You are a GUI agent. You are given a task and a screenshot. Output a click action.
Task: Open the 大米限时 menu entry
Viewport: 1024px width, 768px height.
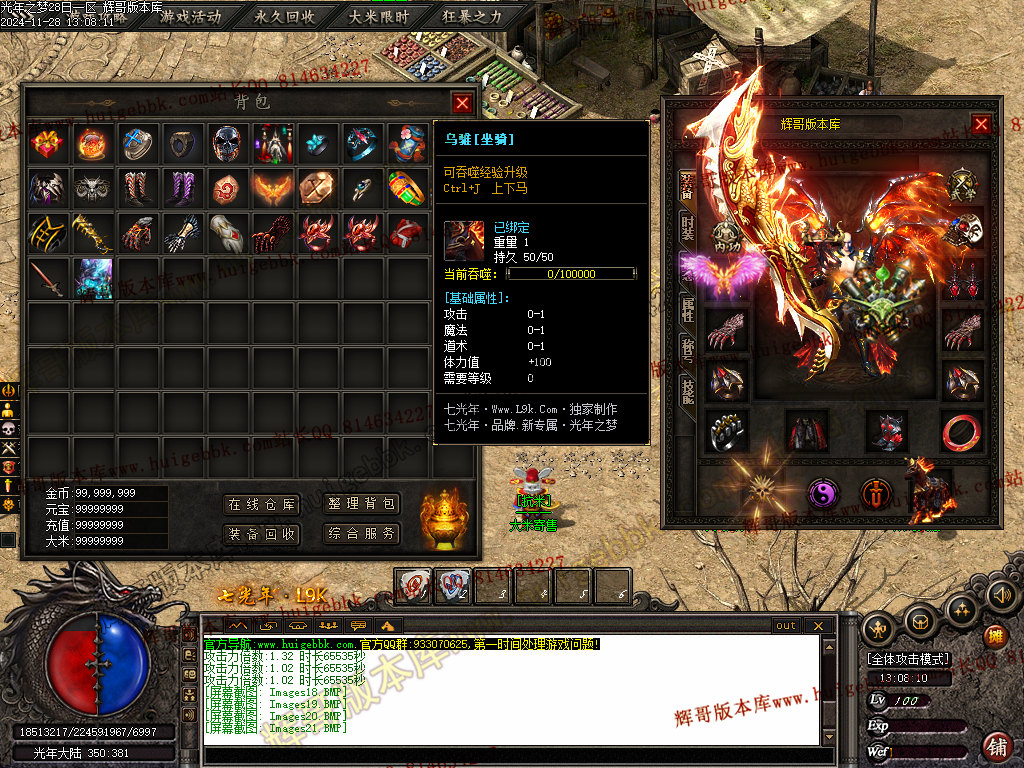click(378, 16)
